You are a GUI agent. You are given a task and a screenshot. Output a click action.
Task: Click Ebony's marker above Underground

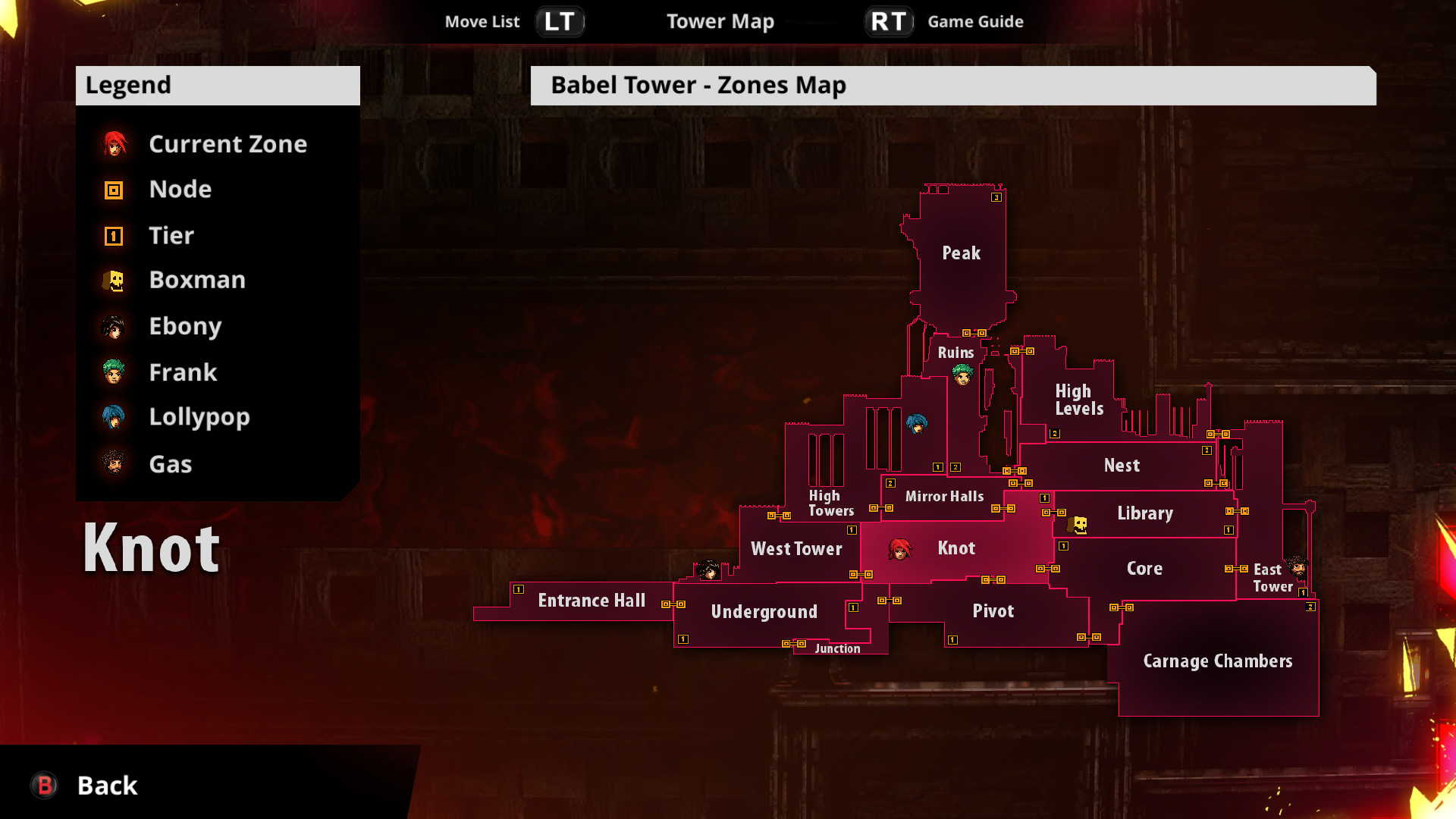(708, 570)
